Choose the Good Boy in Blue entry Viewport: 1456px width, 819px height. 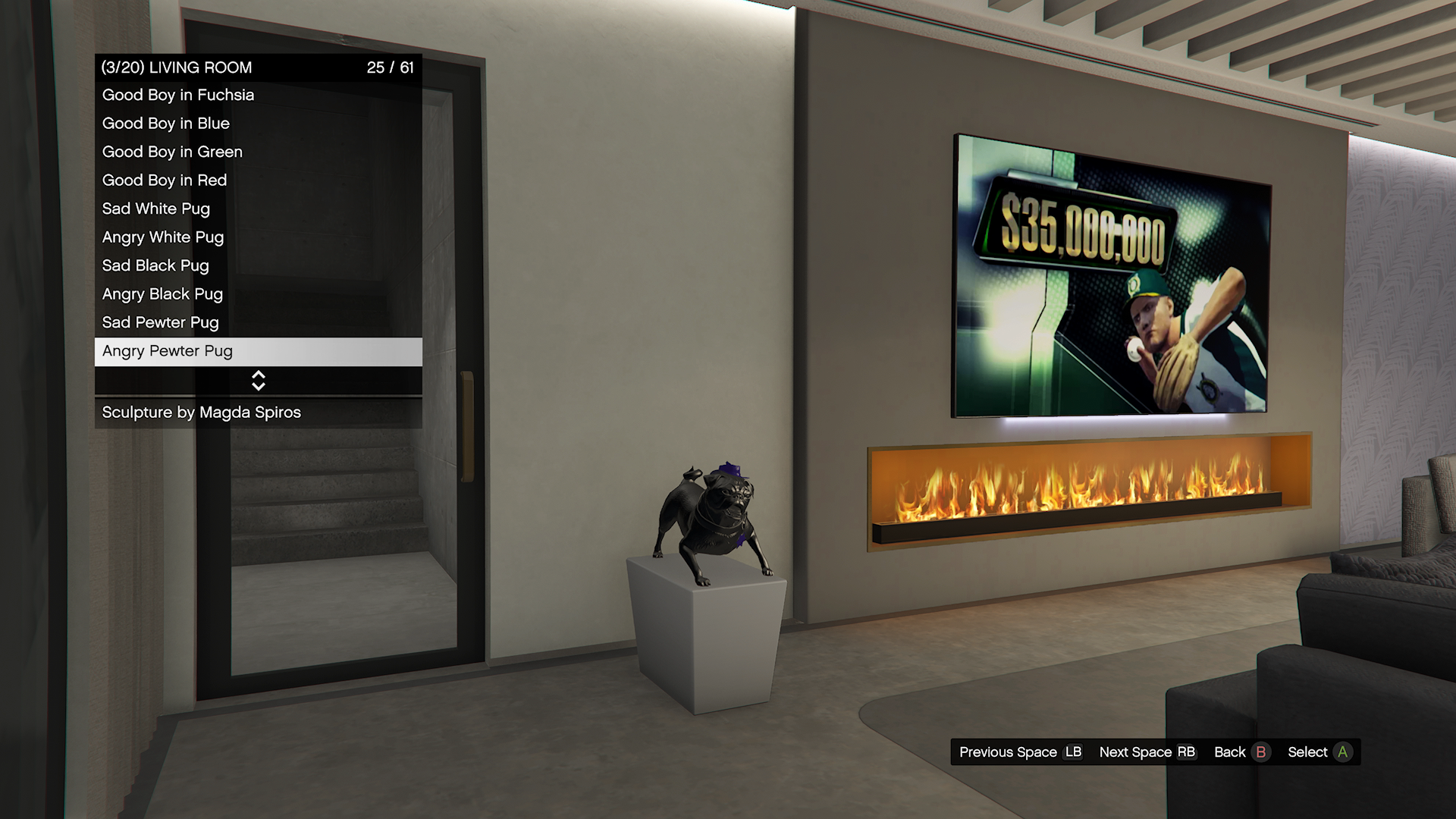tap(258, 124)
